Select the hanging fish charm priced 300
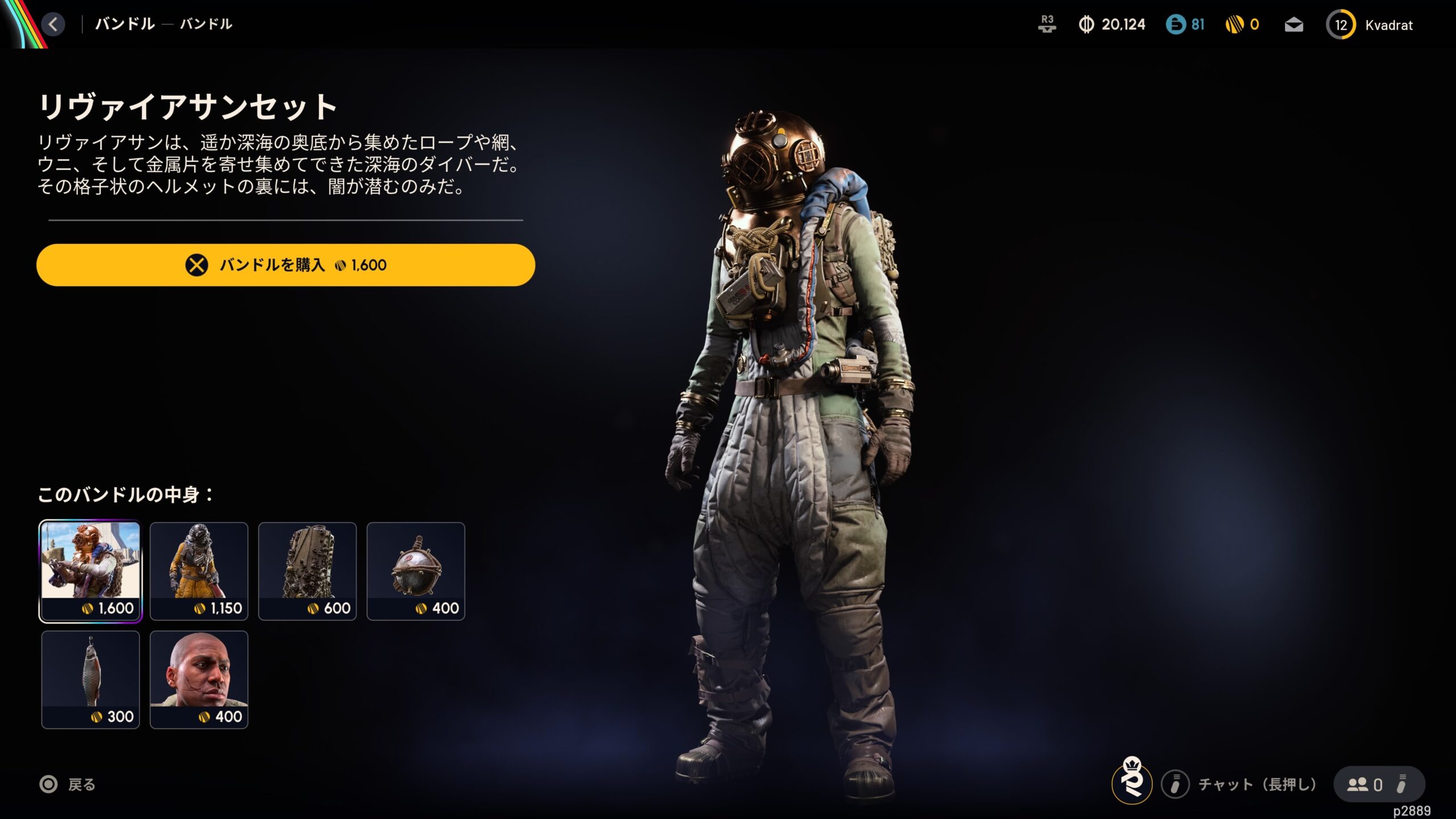 (90, 679)
